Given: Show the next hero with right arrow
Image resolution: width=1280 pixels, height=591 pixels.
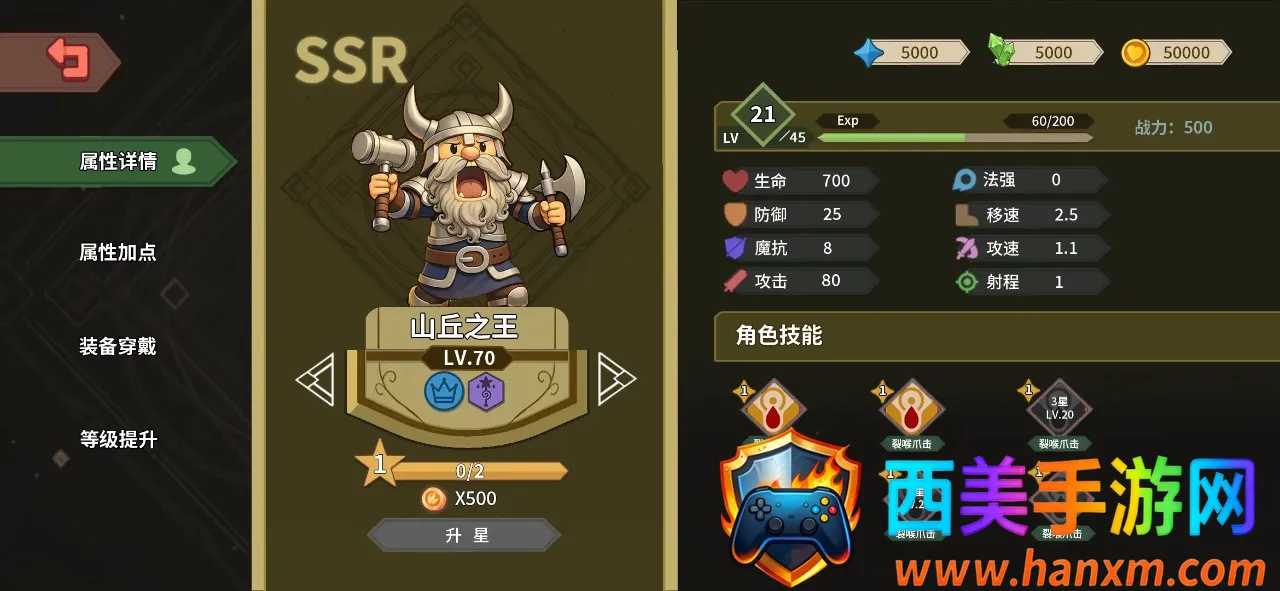Looking at the screenshot, I should coord(615,379).
